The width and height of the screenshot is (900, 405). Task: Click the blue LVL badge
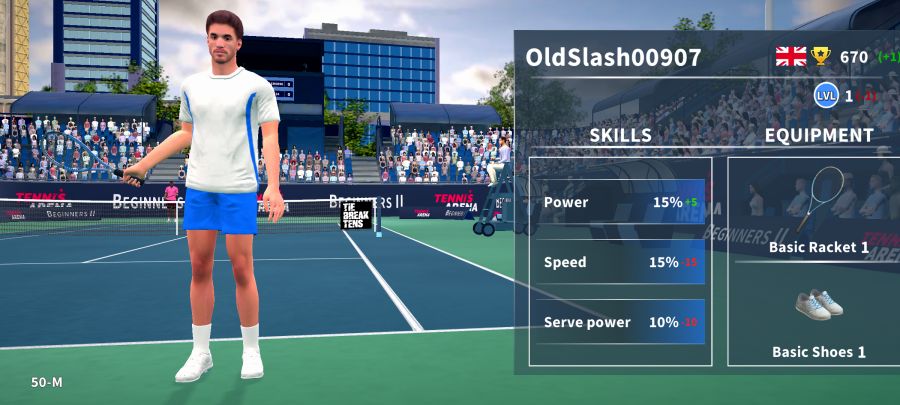click(x=825, y=96)
